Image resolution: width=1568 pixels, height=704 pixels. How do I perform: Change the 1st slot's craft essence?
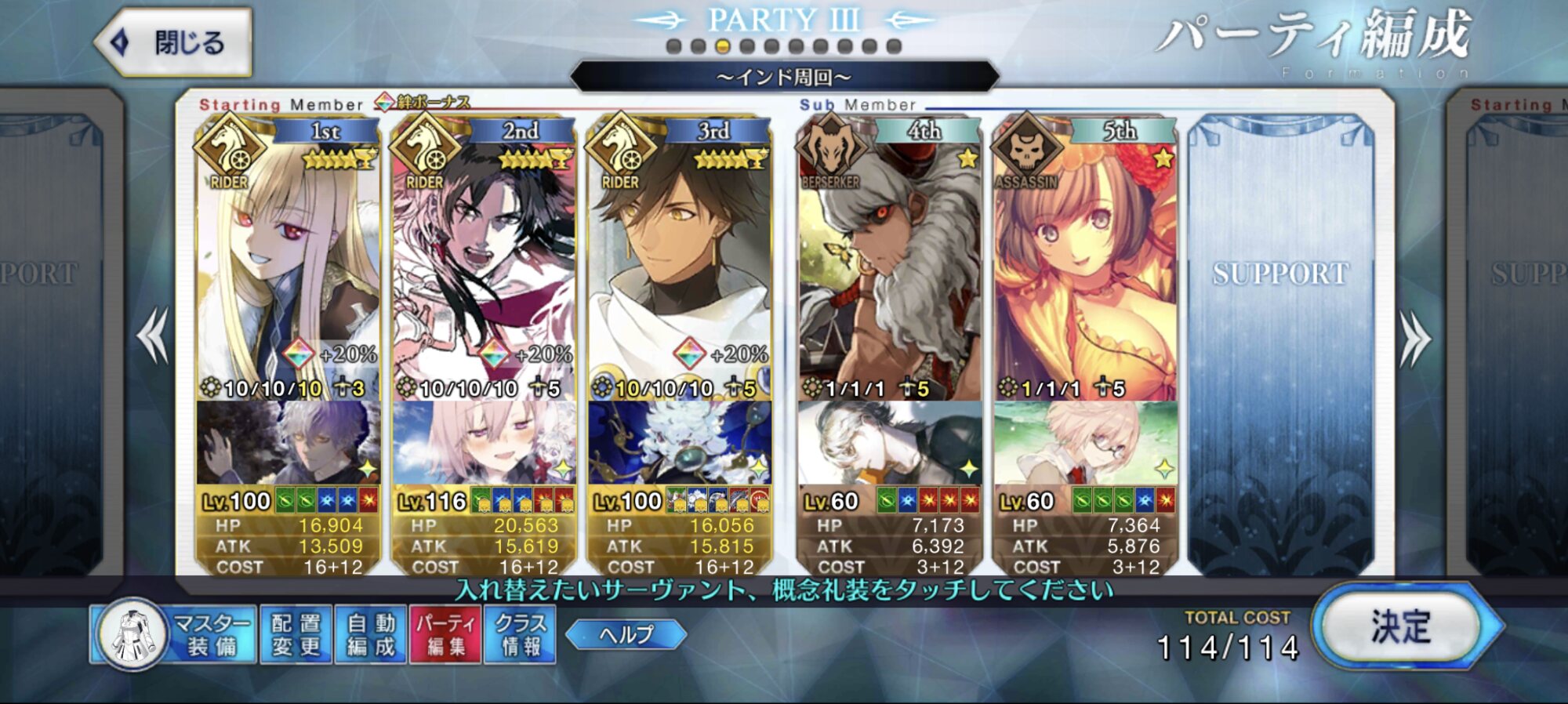pos(288,442)
